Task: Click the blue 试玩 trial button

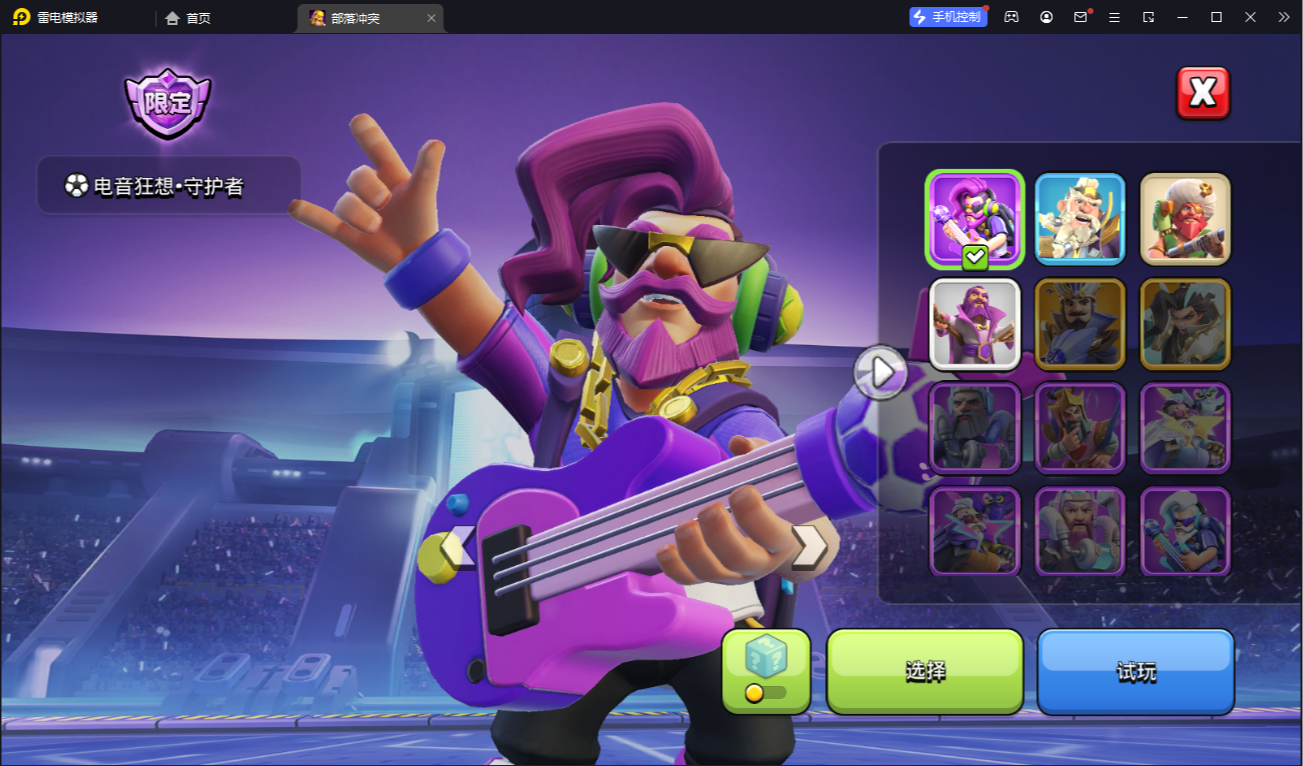Action: click(x=1136, y=671)
